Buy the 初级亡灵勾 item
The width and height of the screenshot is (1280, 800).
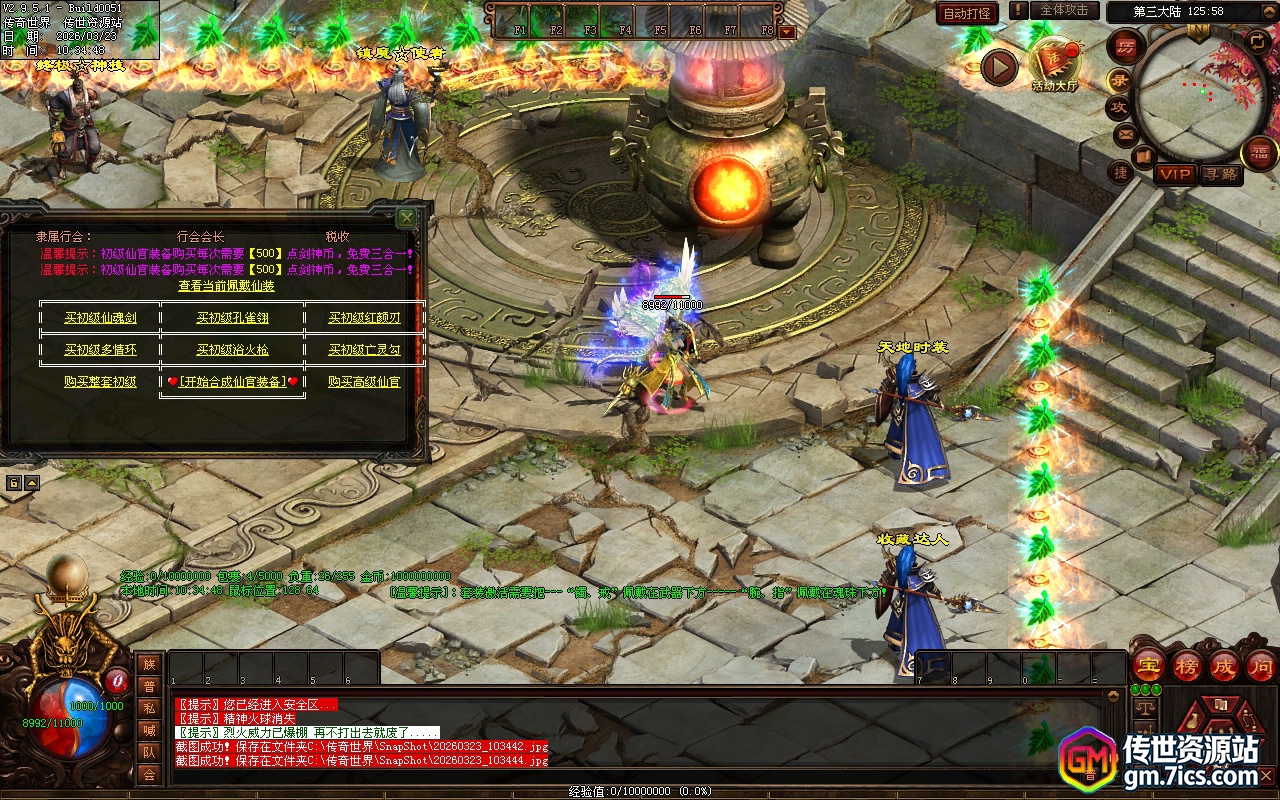click(364, 350)
